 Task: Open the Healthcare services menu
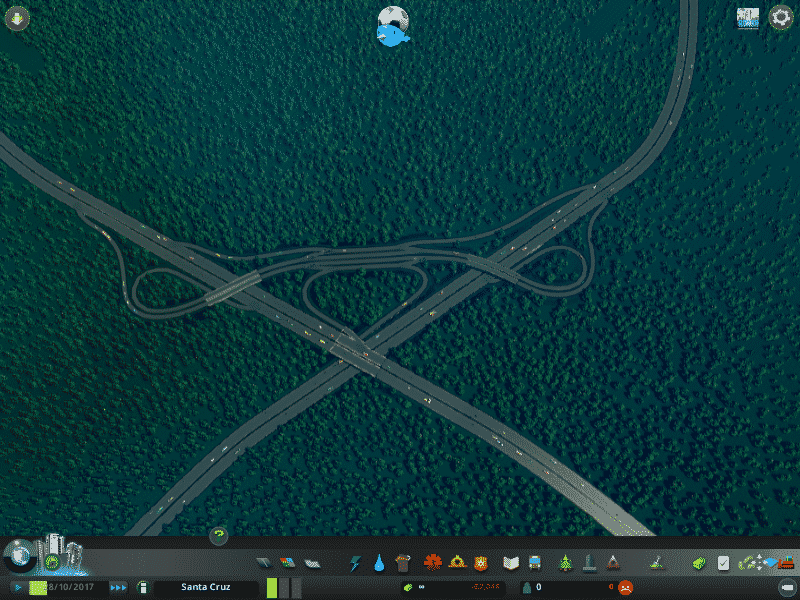coord(433,563)
